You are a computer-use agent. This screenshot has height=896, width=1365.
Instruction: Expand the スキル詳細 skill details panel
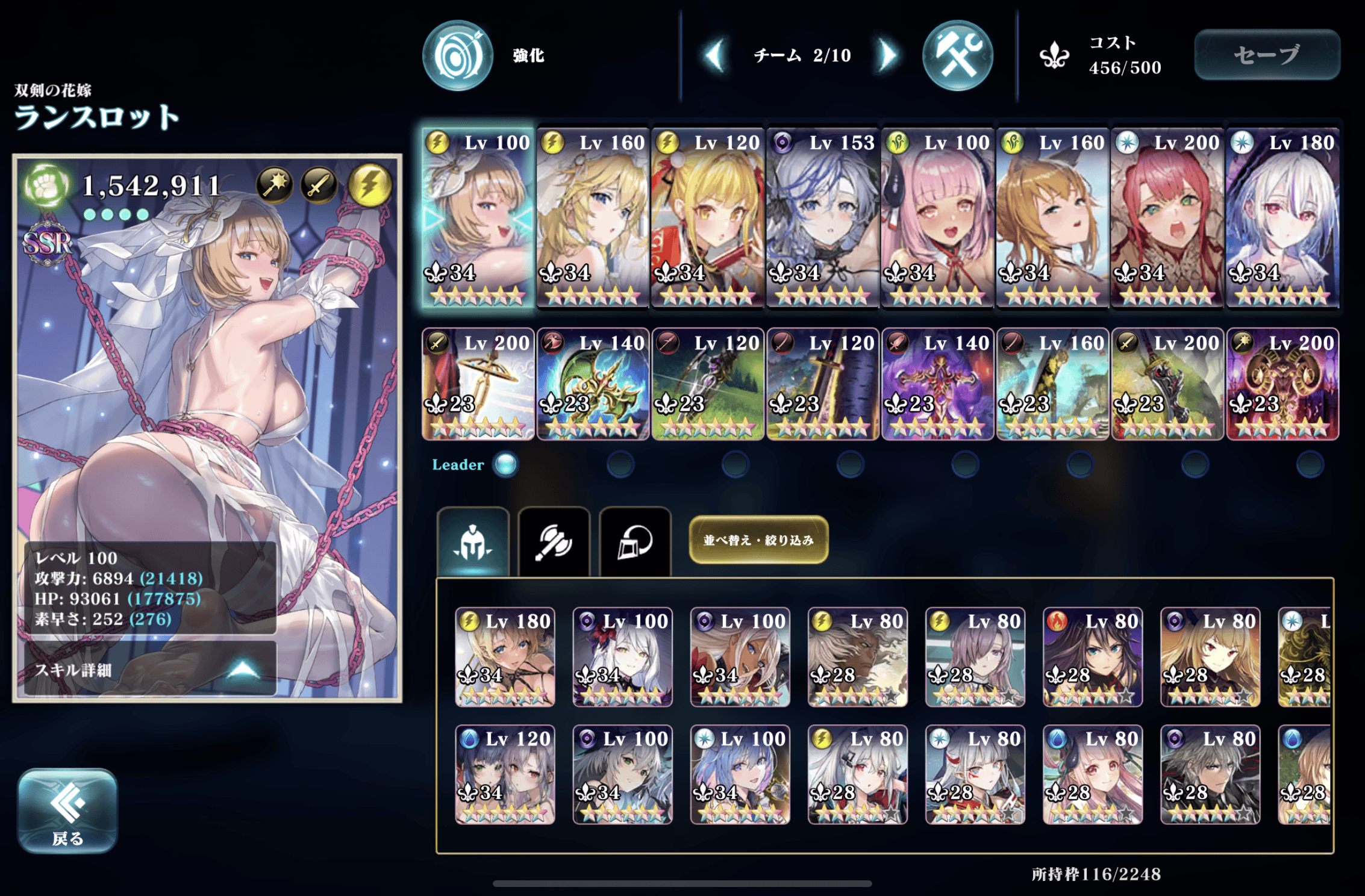(149, 669)
